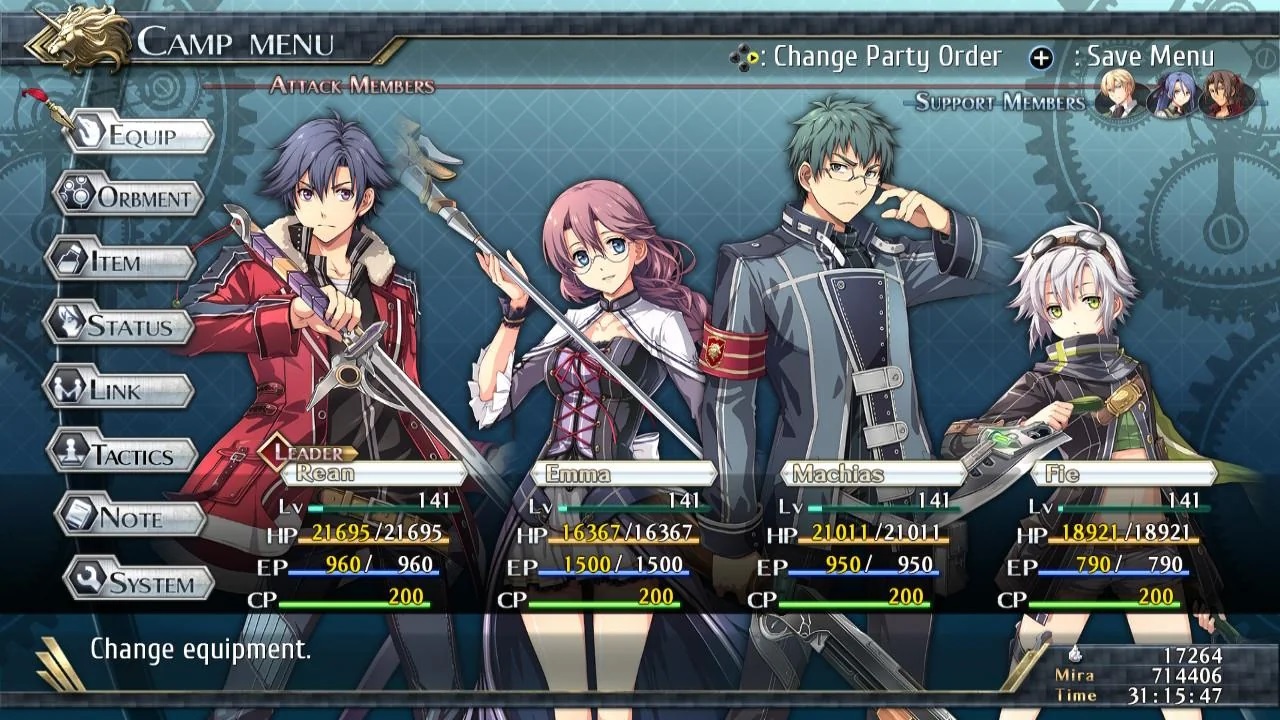
Task: Choose the blue-haired support member portrait
Action: coord(1171,95)
